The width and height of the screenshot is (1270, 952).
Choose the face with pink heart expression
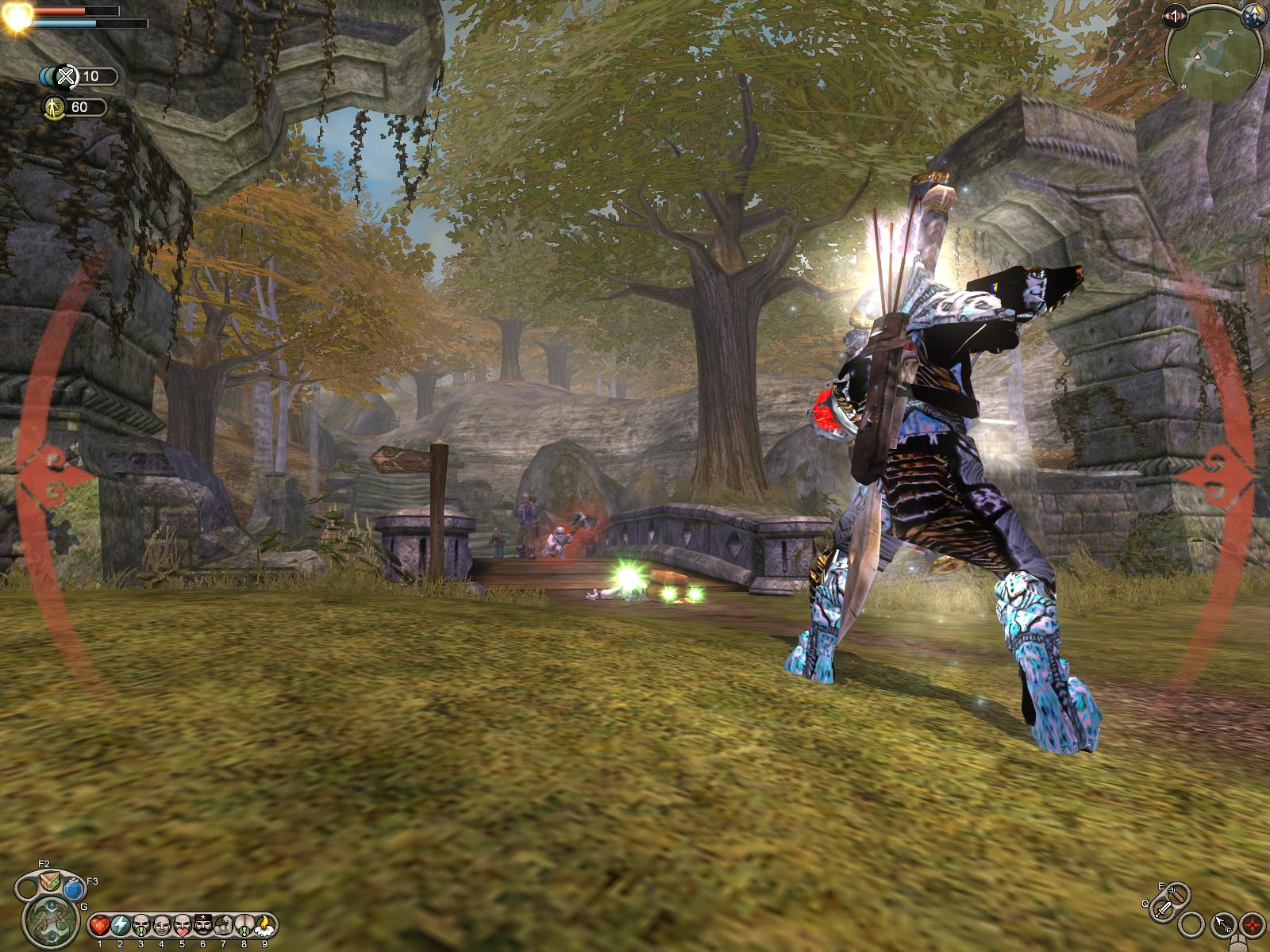pyautogui.click(x=182, y=925)
